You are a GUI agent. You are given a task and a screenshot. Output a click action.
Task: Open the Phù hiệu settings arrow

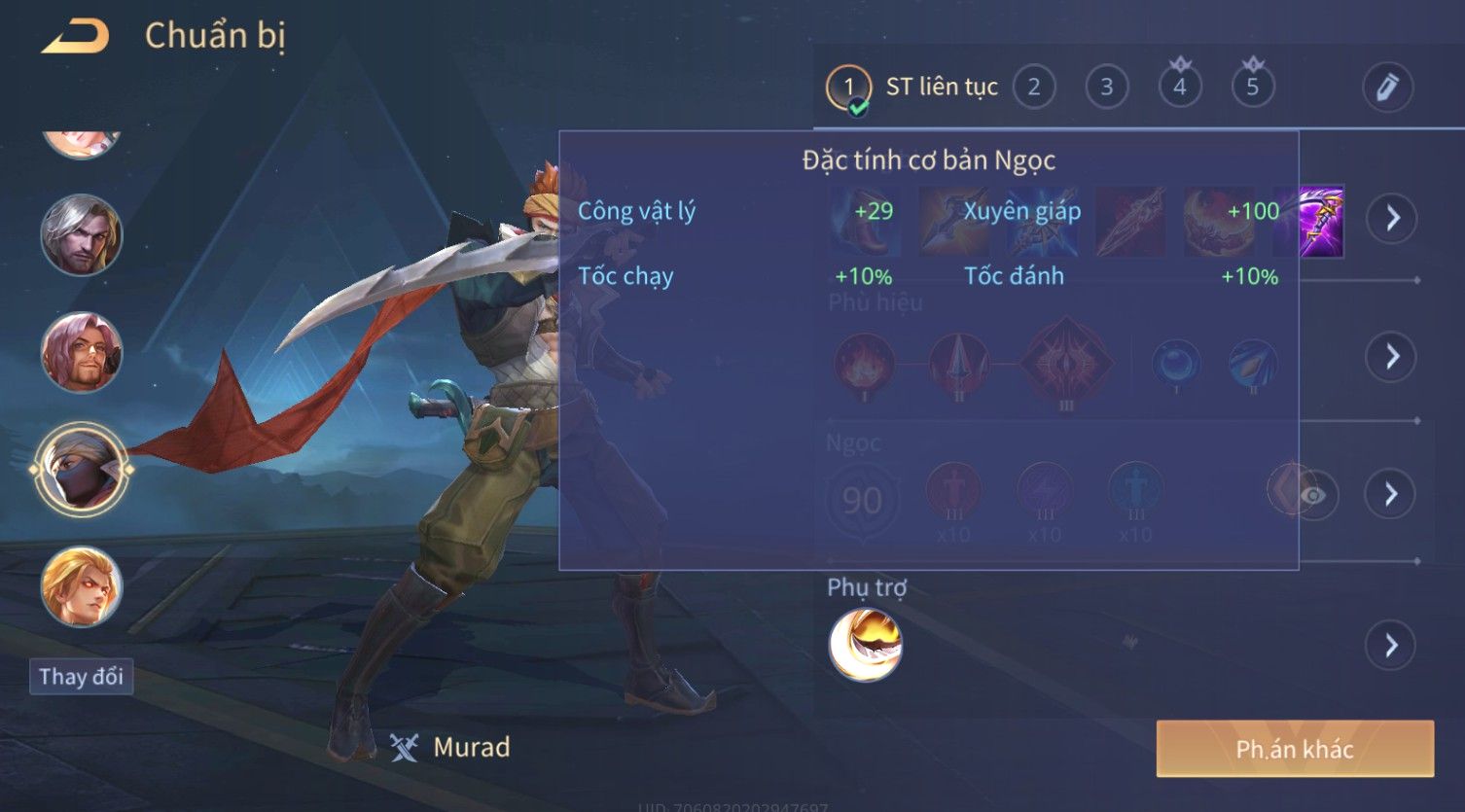[x=1392, y=357]
